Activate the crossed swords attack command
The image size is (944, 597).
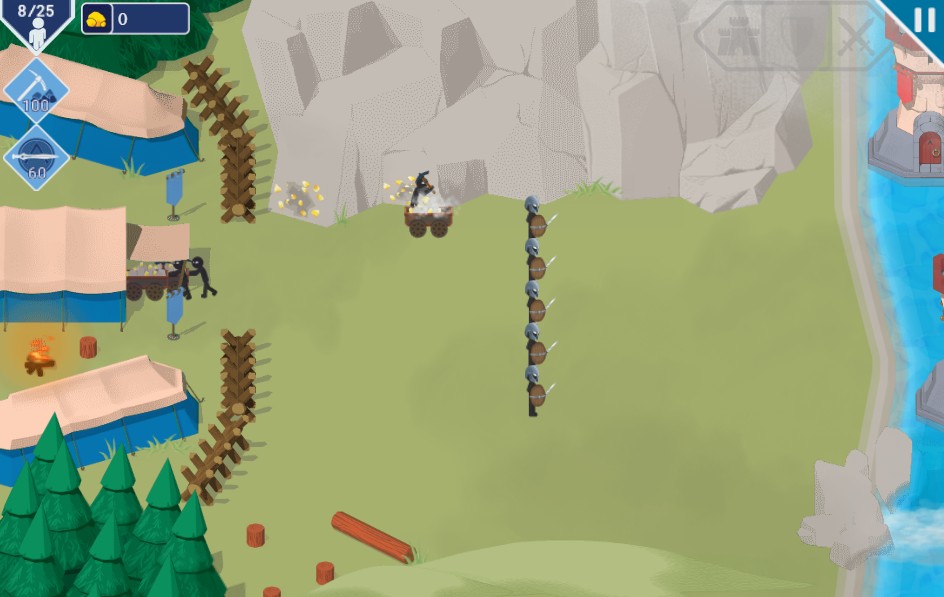855,38
